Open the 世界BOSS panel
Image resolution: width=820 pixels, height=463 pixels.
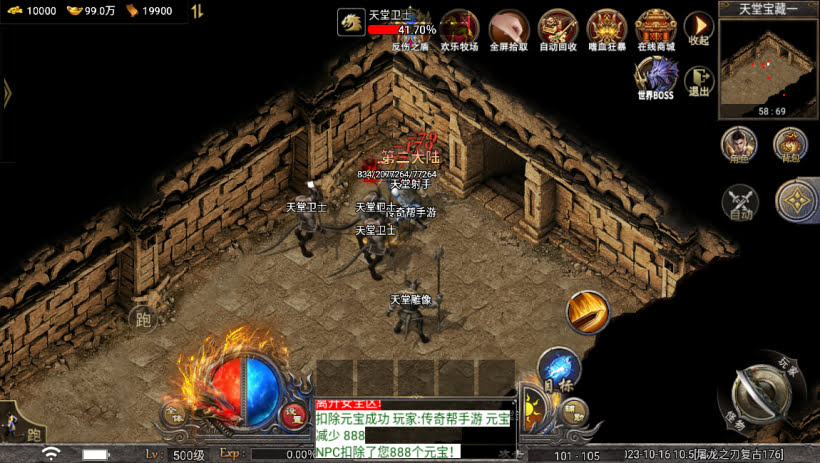pyautogui.click(x=656, y=77)
